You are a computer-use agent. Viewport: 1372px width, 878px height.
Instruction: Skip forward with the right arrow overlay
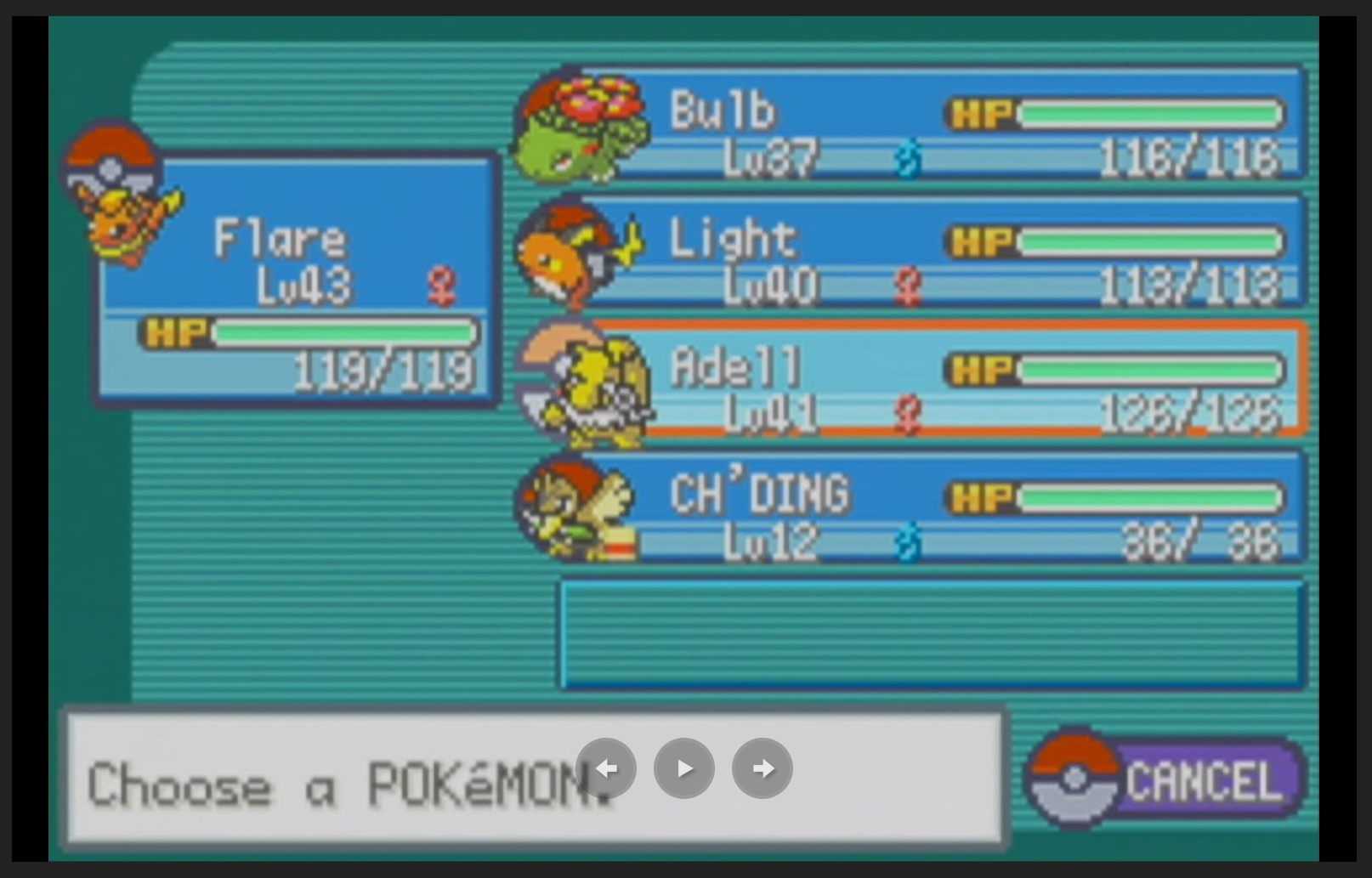tap(763, 768)
